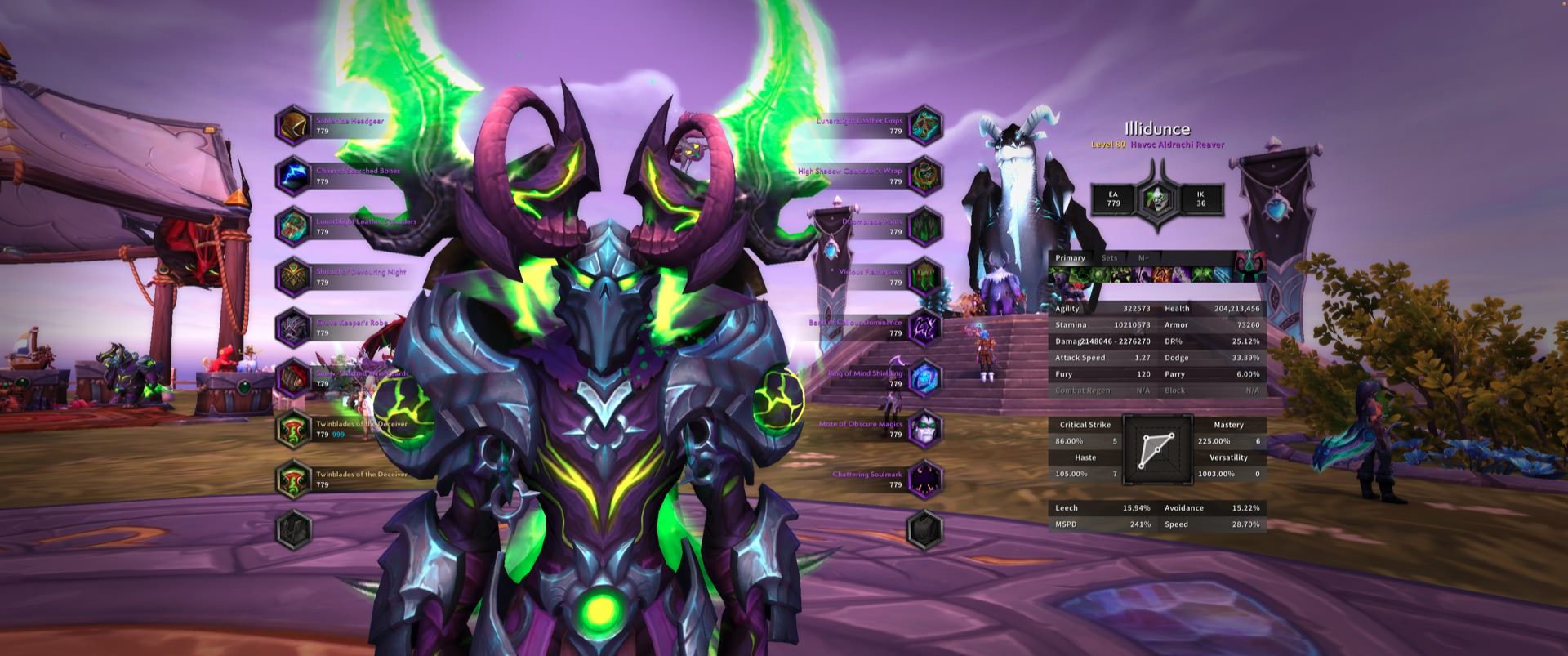Image resolution: width=1568 pixels, height=656 pixels.
Task: Inspect the Shroud of Devouring Night cloak slot
Action: click(x=293, y=277)
